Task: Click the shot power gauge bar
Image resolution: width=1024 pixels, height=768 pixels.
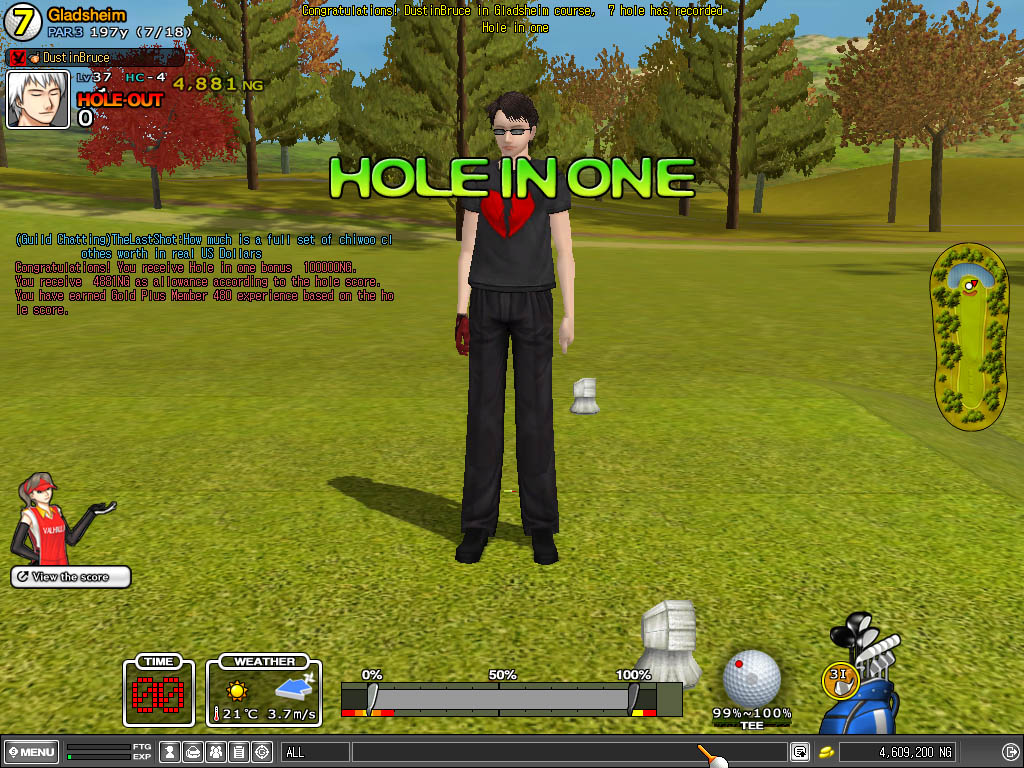Action: [x=510, y=697]
